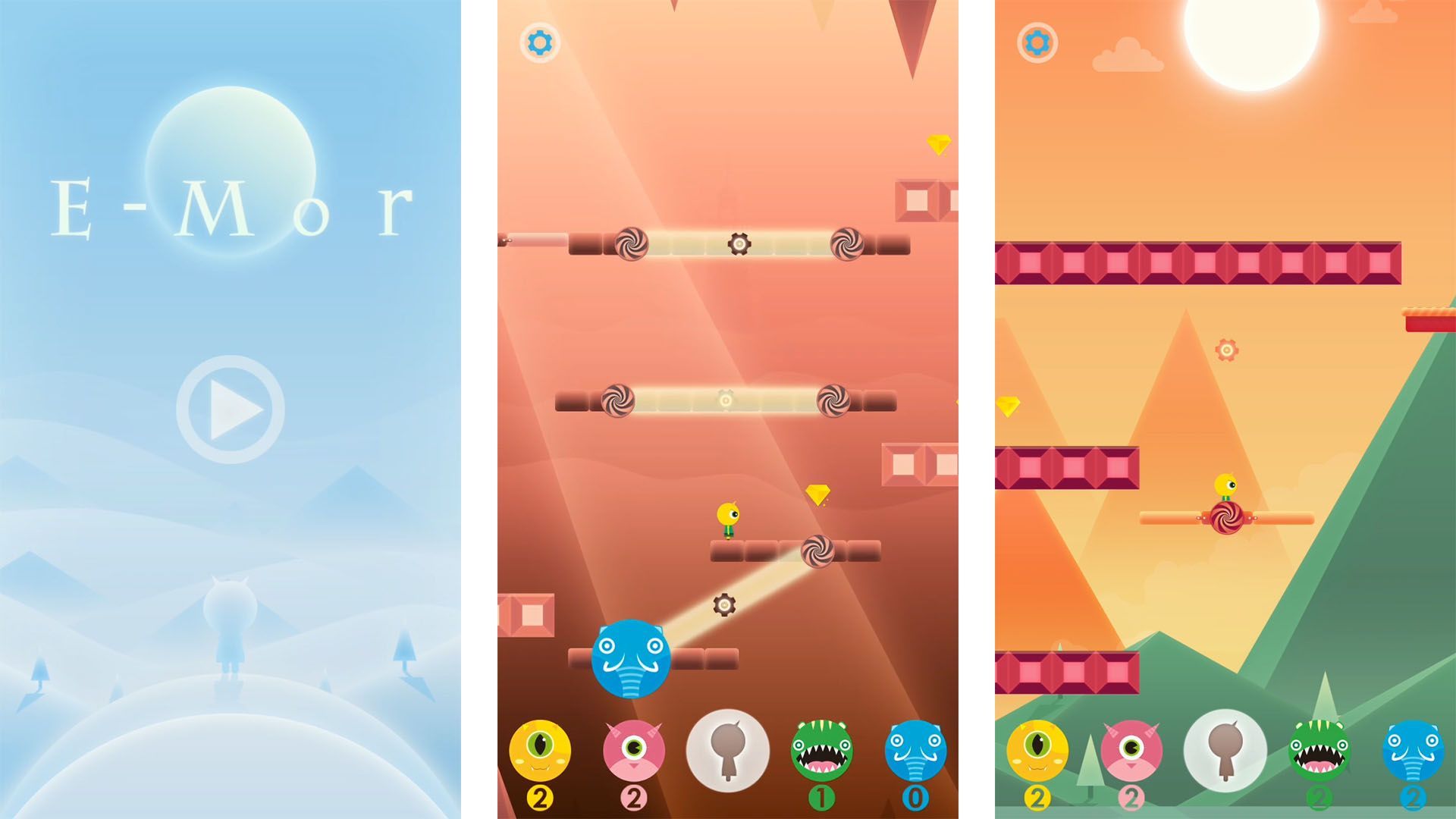The width and height of the screenshot is (1456, 819).
Task: Pick blue elephant monster button showing zero uses
Action: [915, 750]
